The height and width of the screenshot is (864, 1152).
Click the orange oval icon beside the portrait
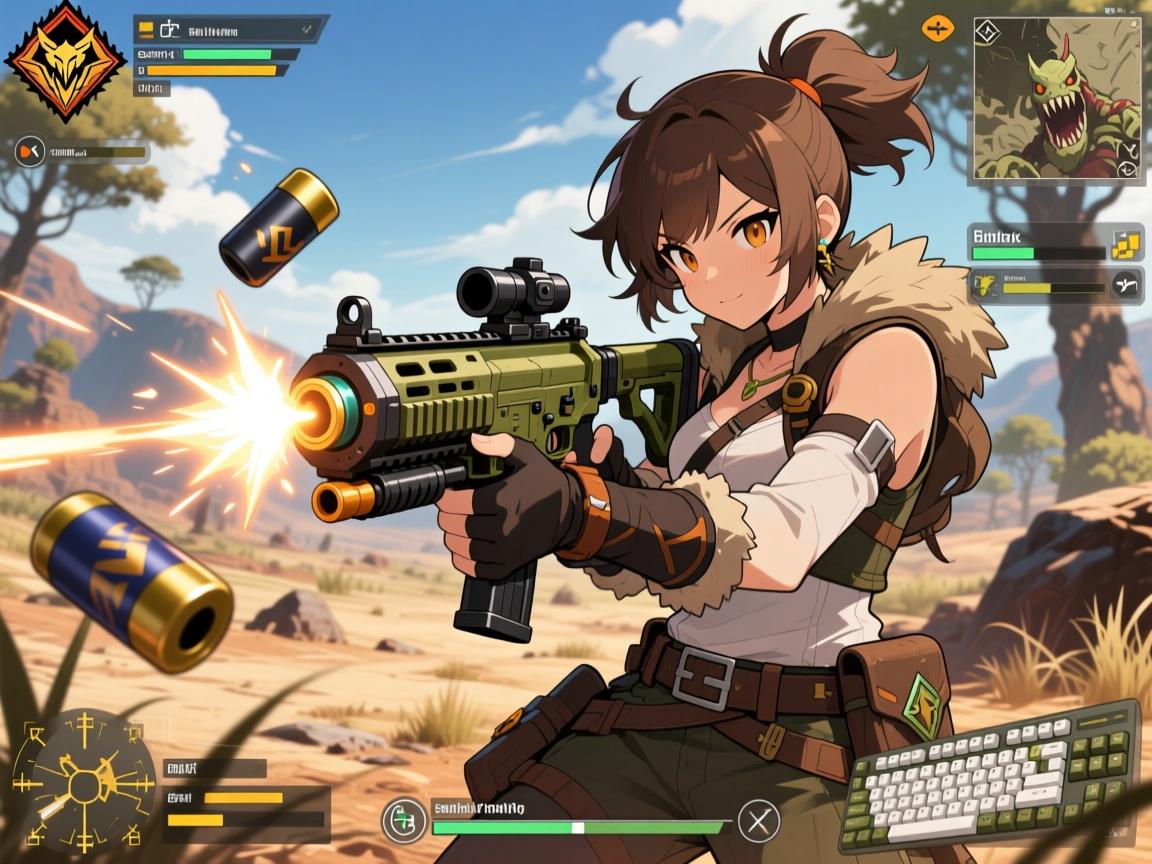tap(938, 28)
